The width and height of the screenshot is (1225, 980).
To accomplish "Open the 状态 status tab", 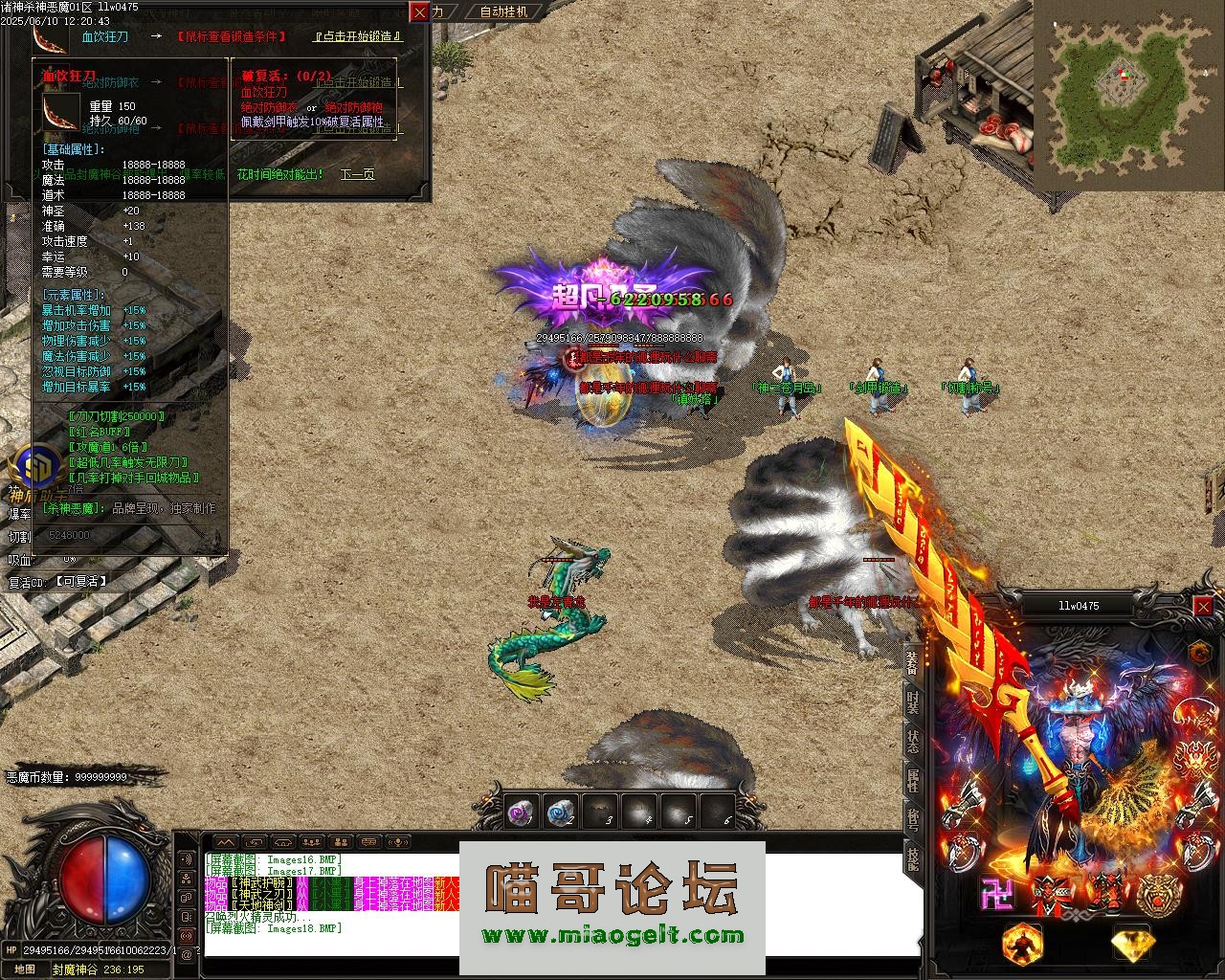I will point(912,740).
